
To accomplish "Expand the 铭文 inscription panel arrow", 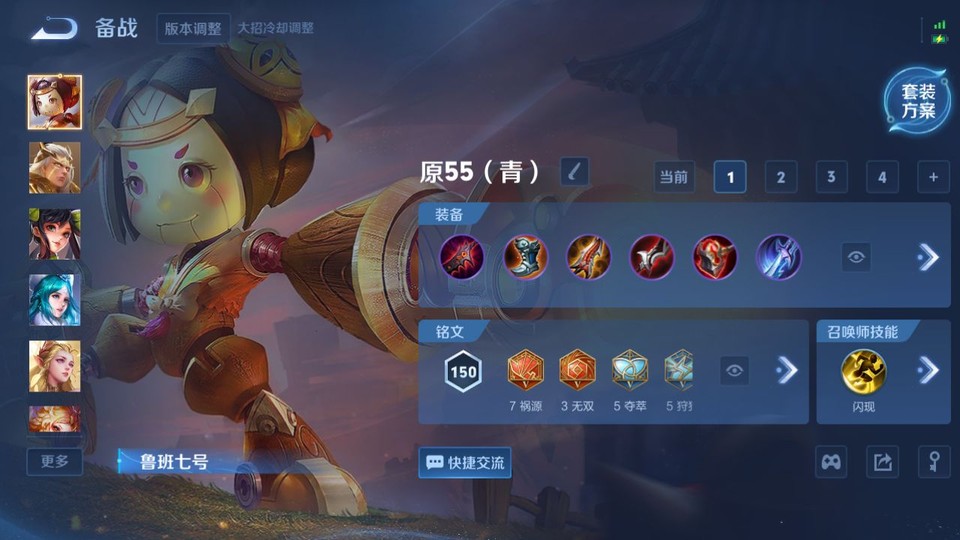I will (787, 370).
